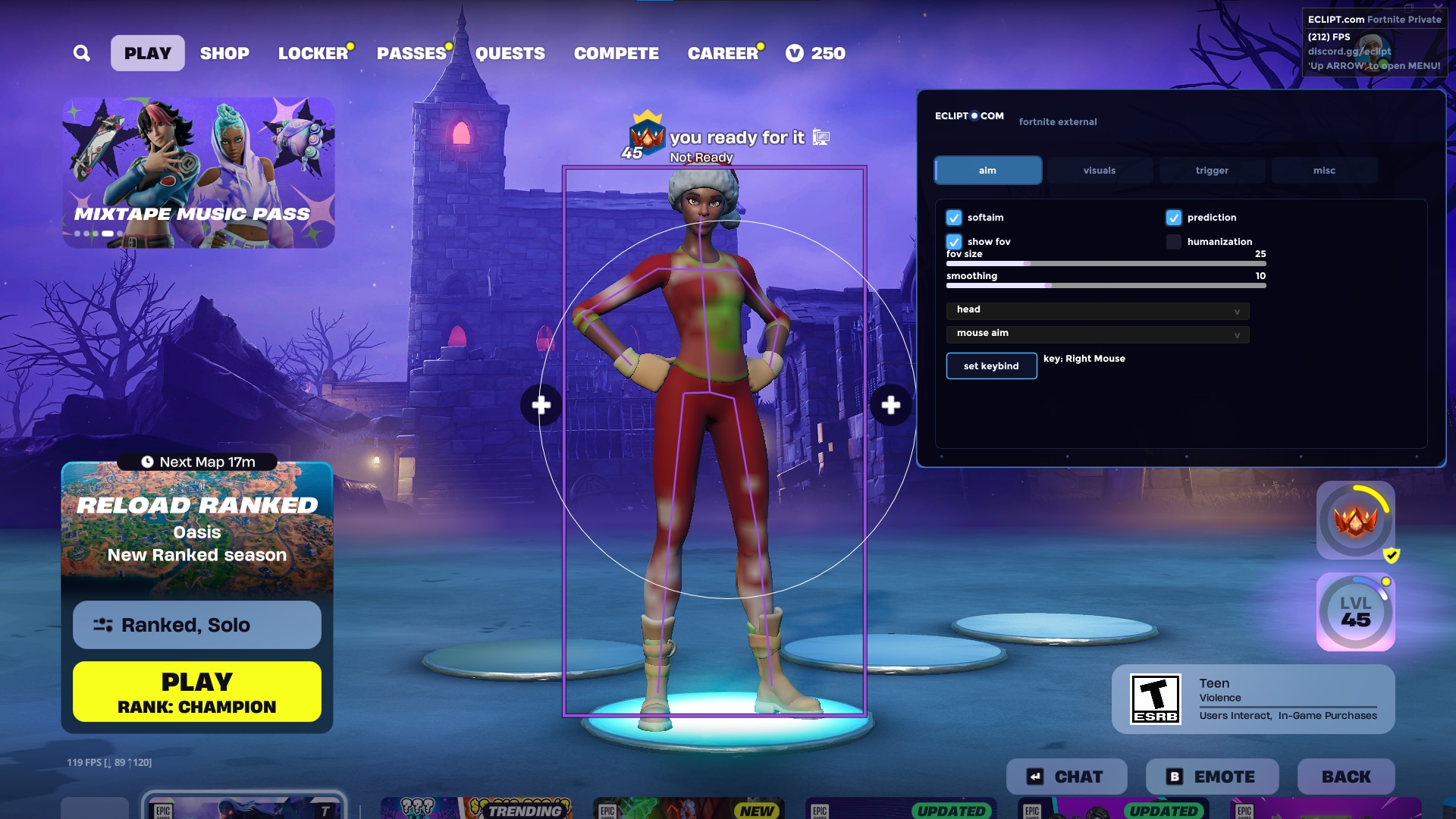View the LVL 45 level progress
1456x819 pixels.
[x=1355, y=612]
